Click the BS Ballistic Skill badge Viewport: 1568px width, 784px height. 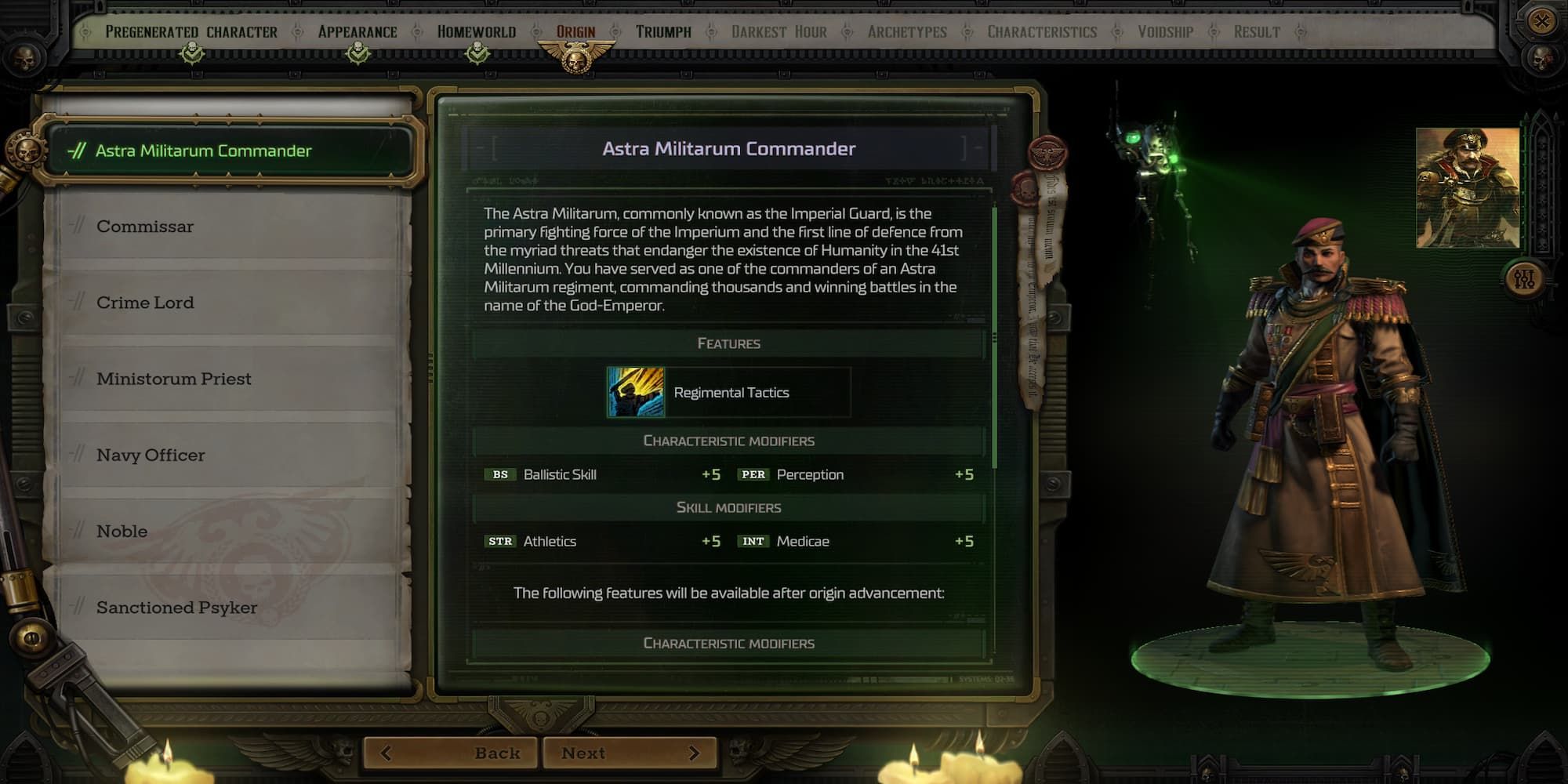503,474
